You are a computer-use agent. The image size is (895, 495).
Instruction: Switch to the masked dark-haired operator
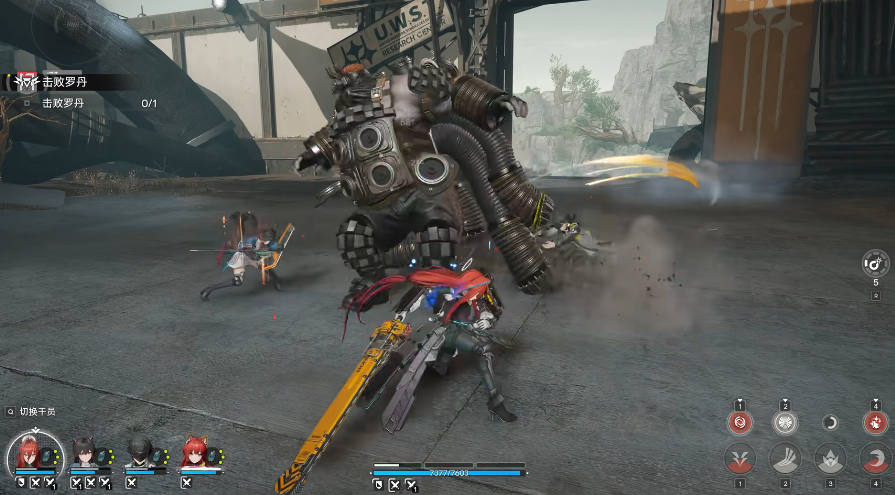[141, 453]
